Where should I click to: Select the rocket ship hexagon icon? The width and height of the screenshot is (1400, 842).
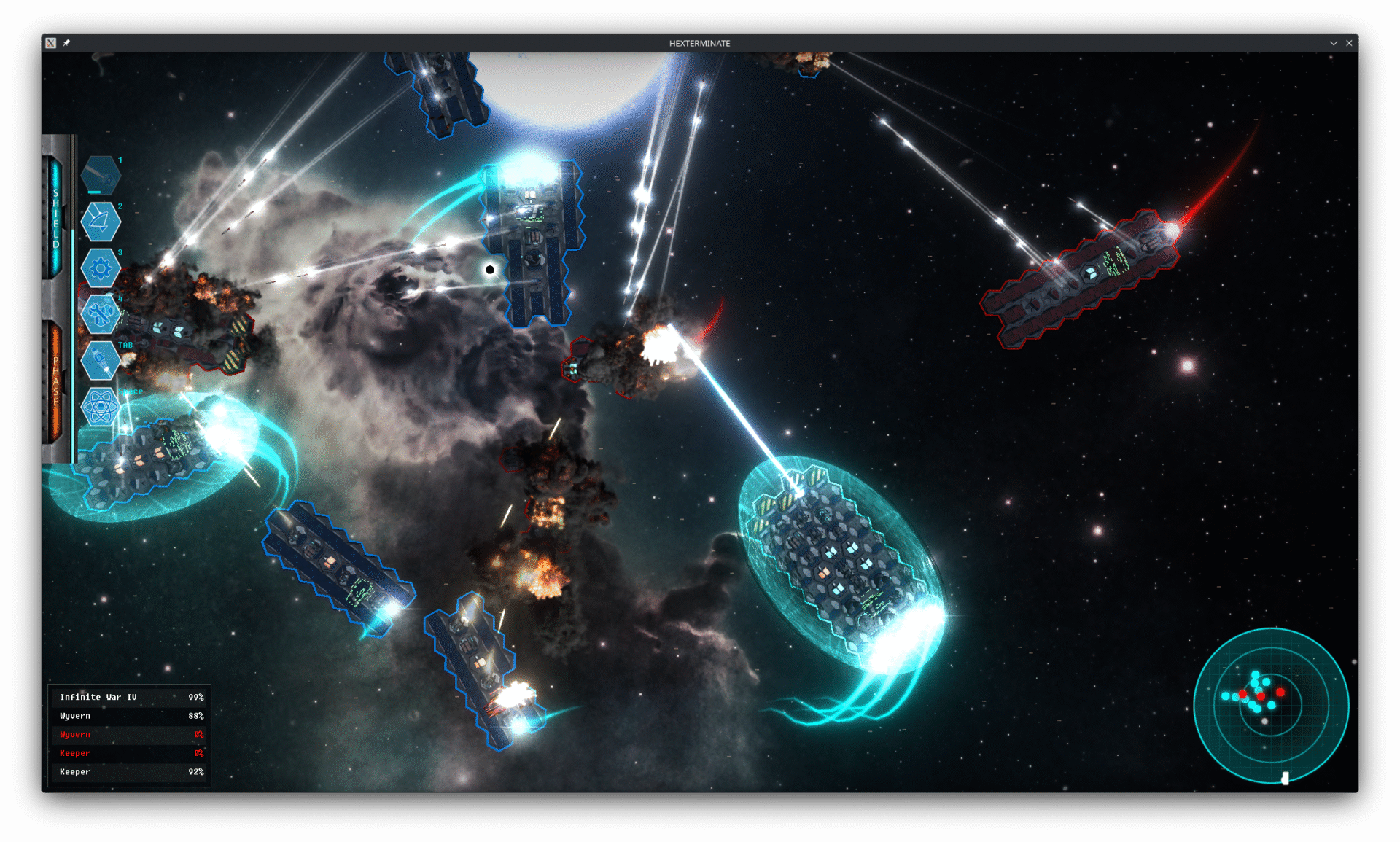[x=100, y=360]
